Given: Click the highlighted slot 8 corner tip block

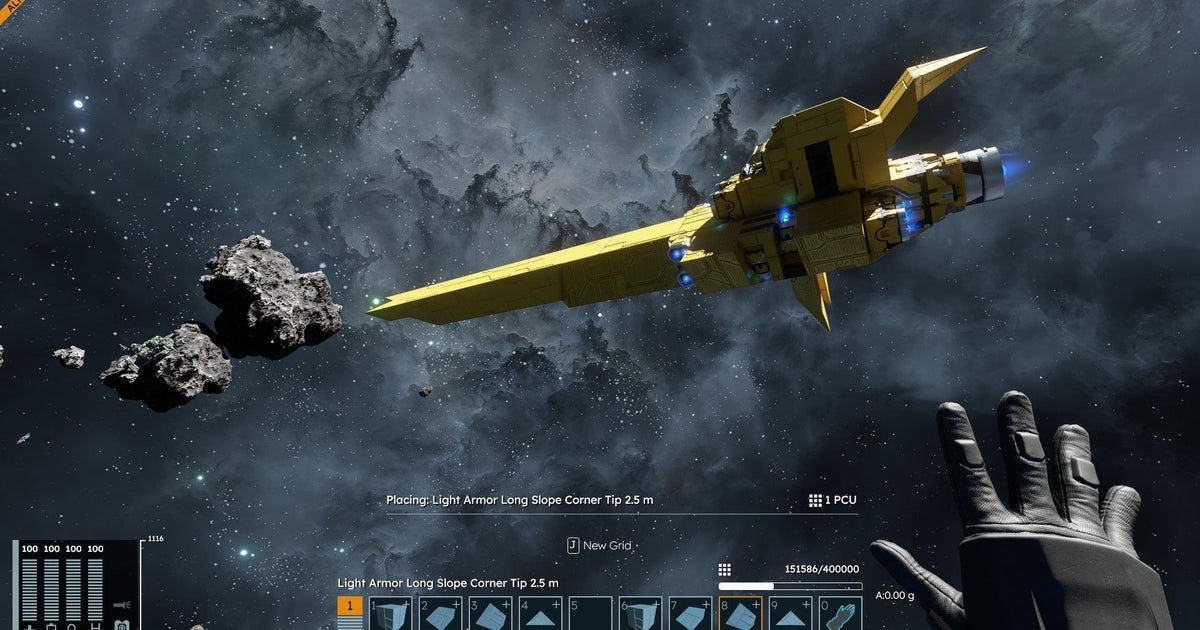Looking at the screenshot, I should point(740,614).
